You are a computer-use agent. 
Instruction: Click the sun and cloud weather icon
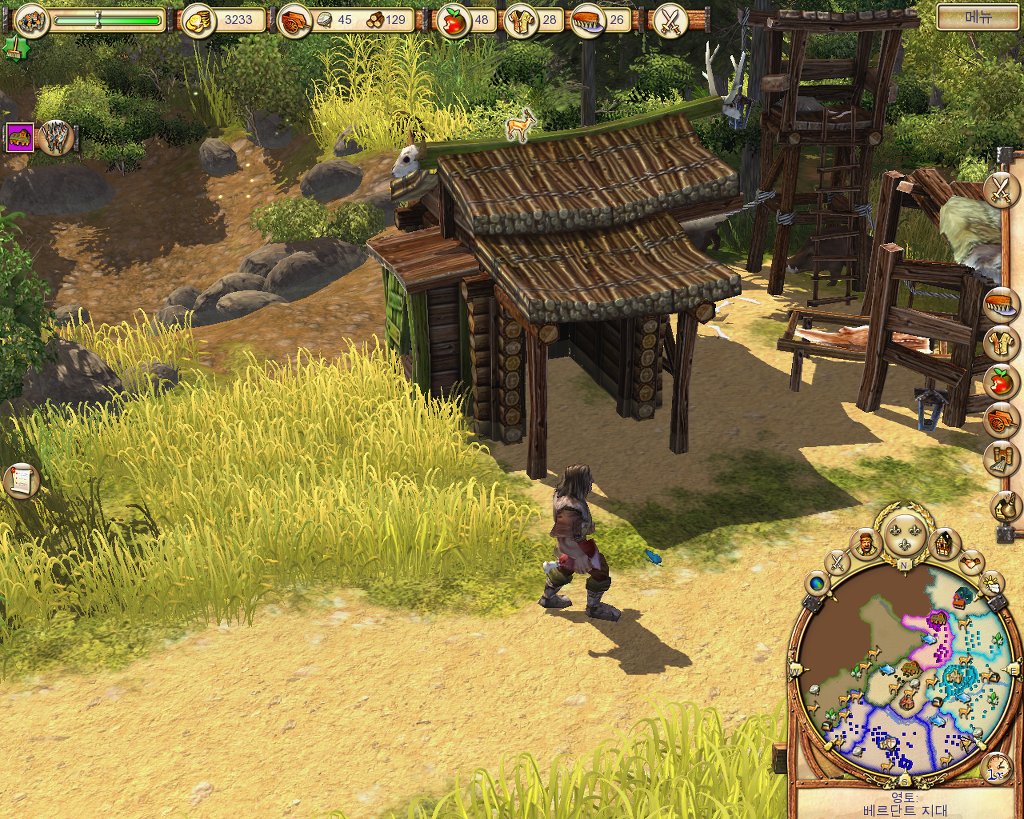(x=991, y=583)
